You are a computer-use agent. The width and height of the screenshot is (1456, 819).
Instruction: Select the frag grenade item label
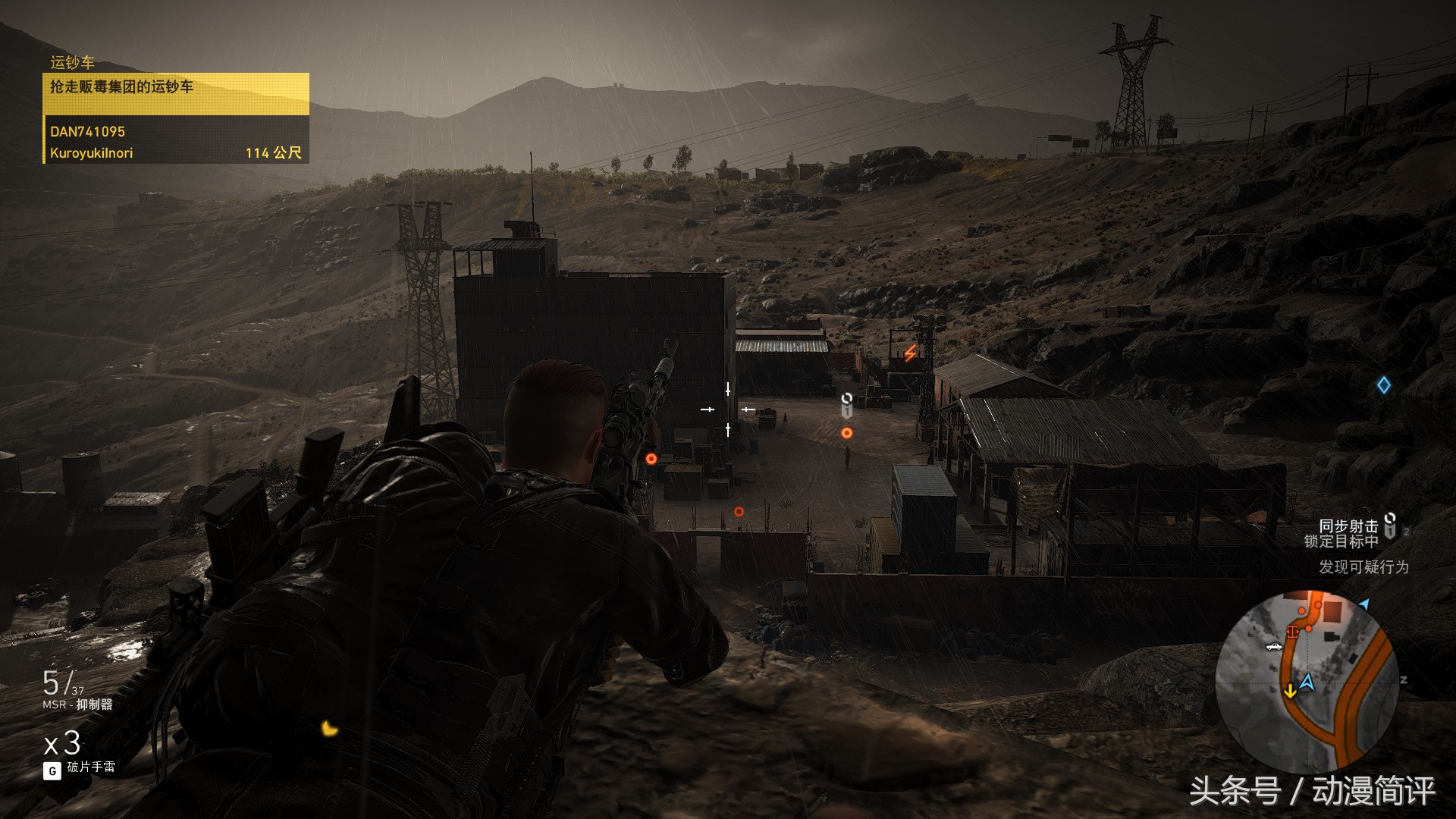point(91,767)
